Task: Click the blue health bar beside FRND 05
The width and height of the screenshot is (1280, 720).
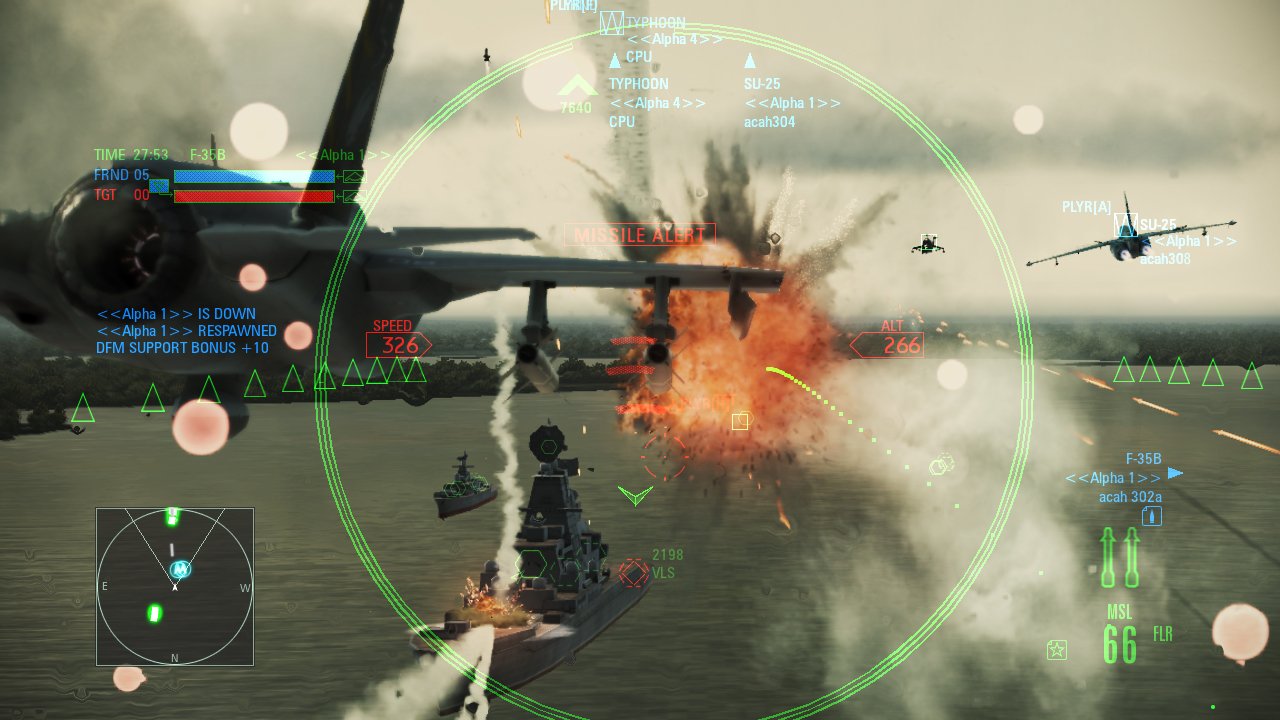Action: click(x=253, y=176)
